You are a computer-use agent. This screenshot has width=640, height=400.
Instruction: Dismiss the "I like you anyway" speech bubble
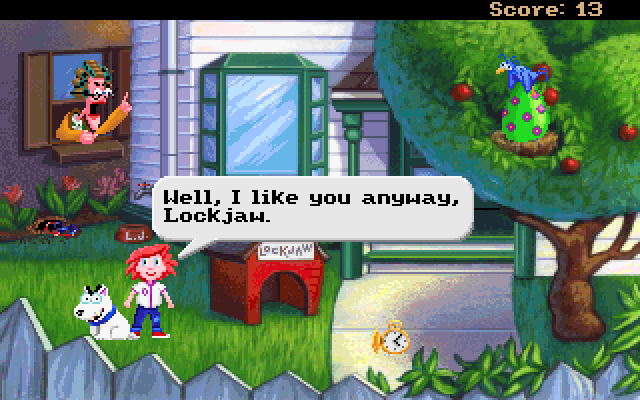click(x=310, y=206)
